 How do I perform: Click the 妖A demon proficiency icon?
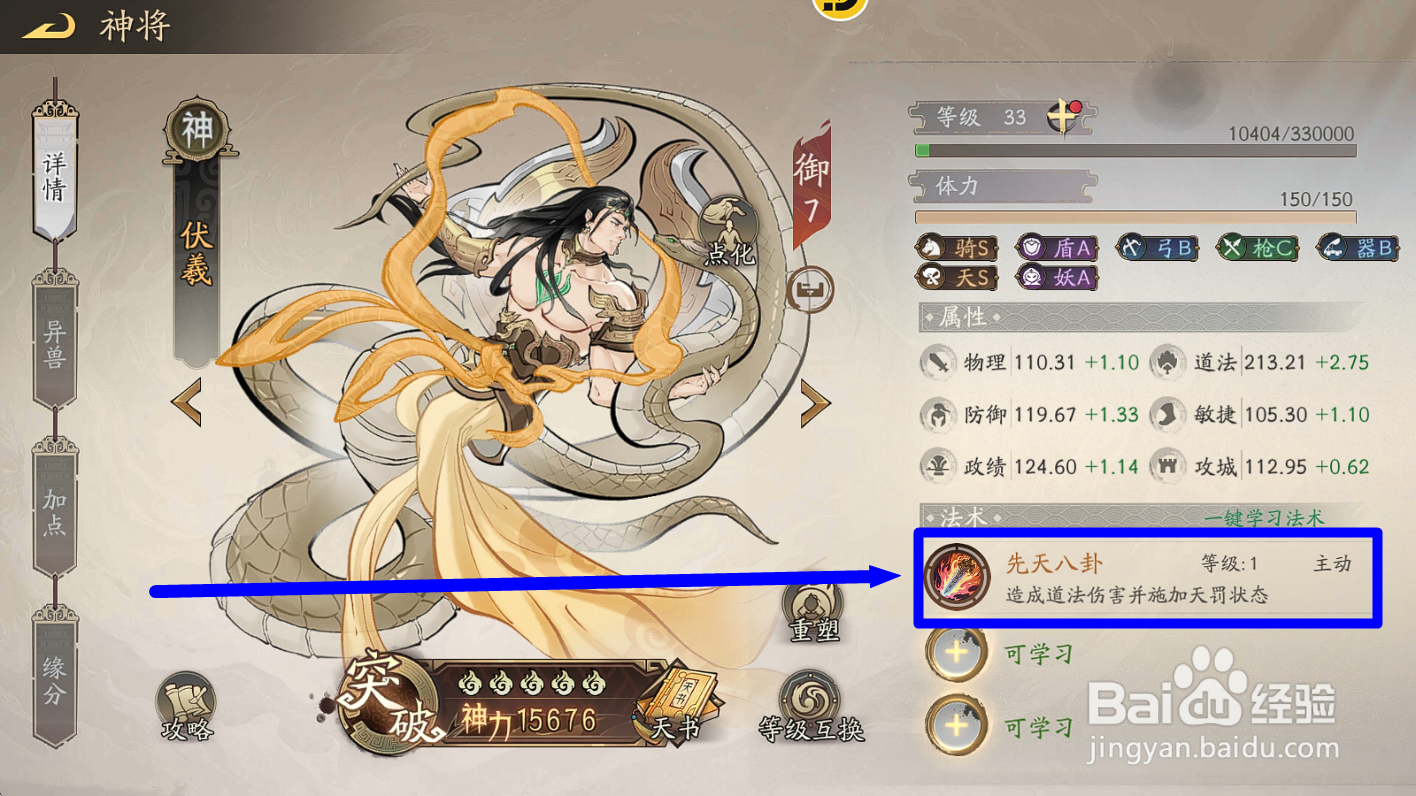coord(1055,278)
